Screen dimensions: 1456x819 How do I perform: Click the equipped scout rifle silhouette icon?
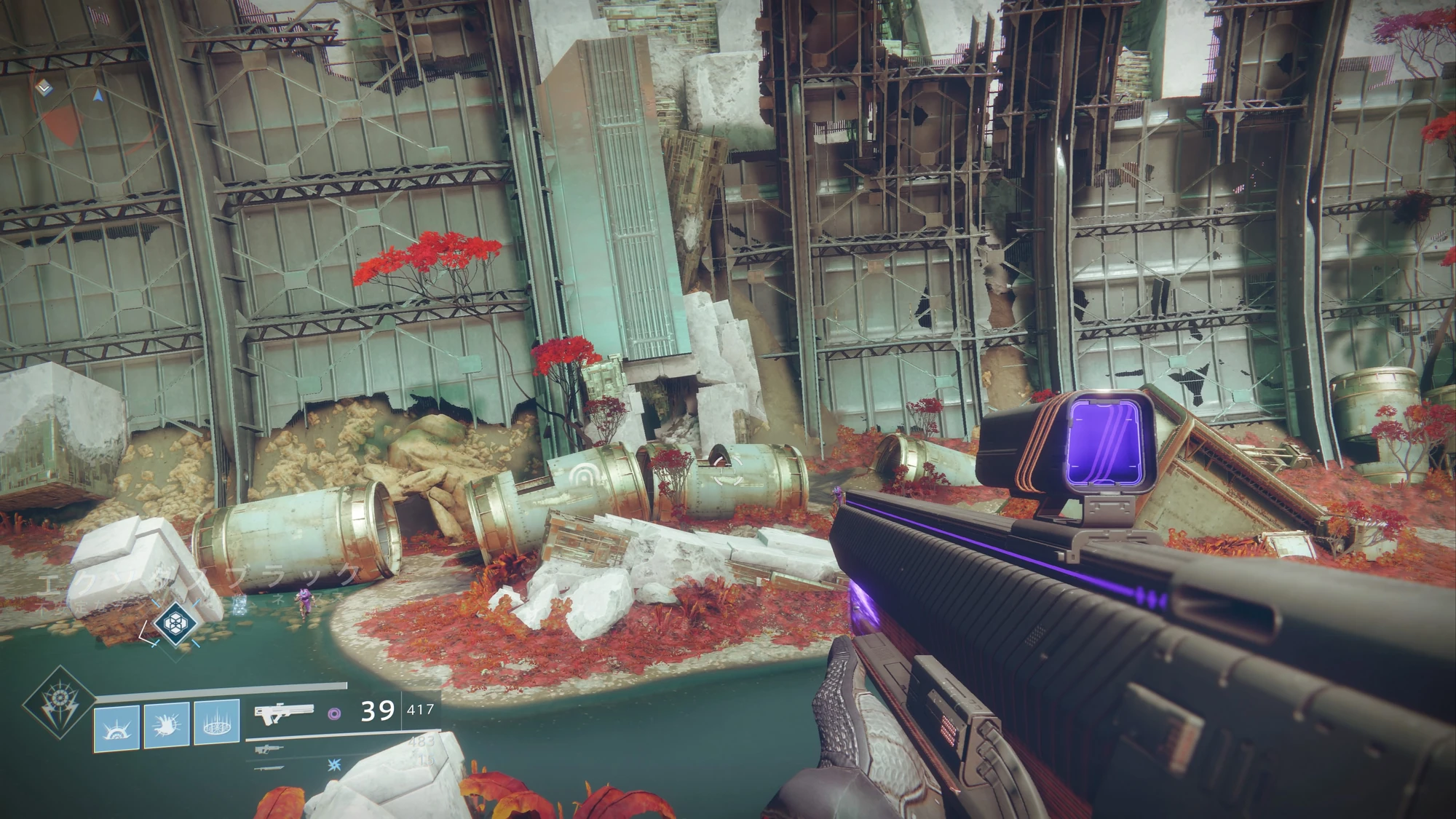pyautogui.click(x=284, y=714)
